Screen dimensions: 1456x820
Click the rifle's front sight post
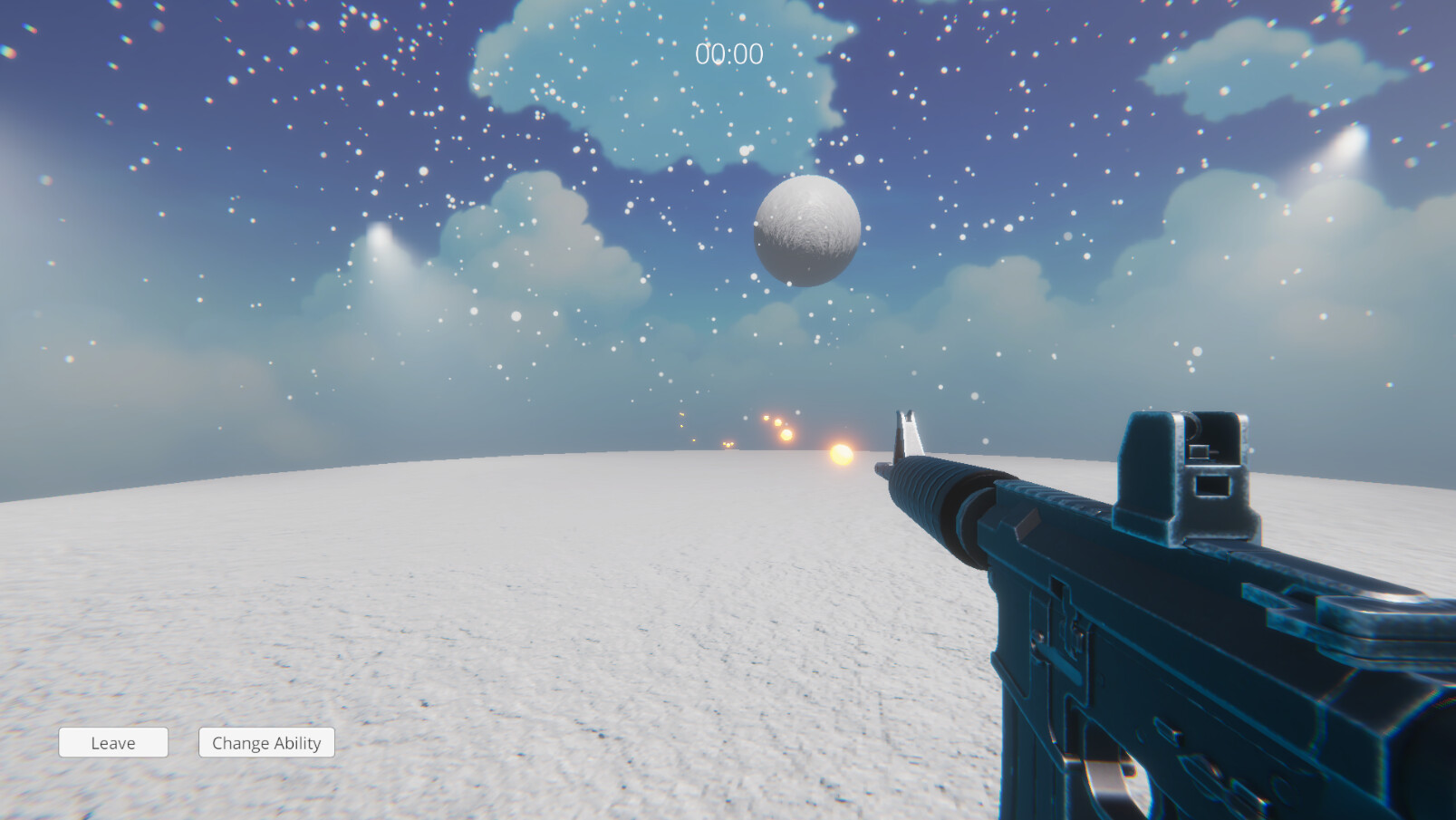[x=909, y=433]
